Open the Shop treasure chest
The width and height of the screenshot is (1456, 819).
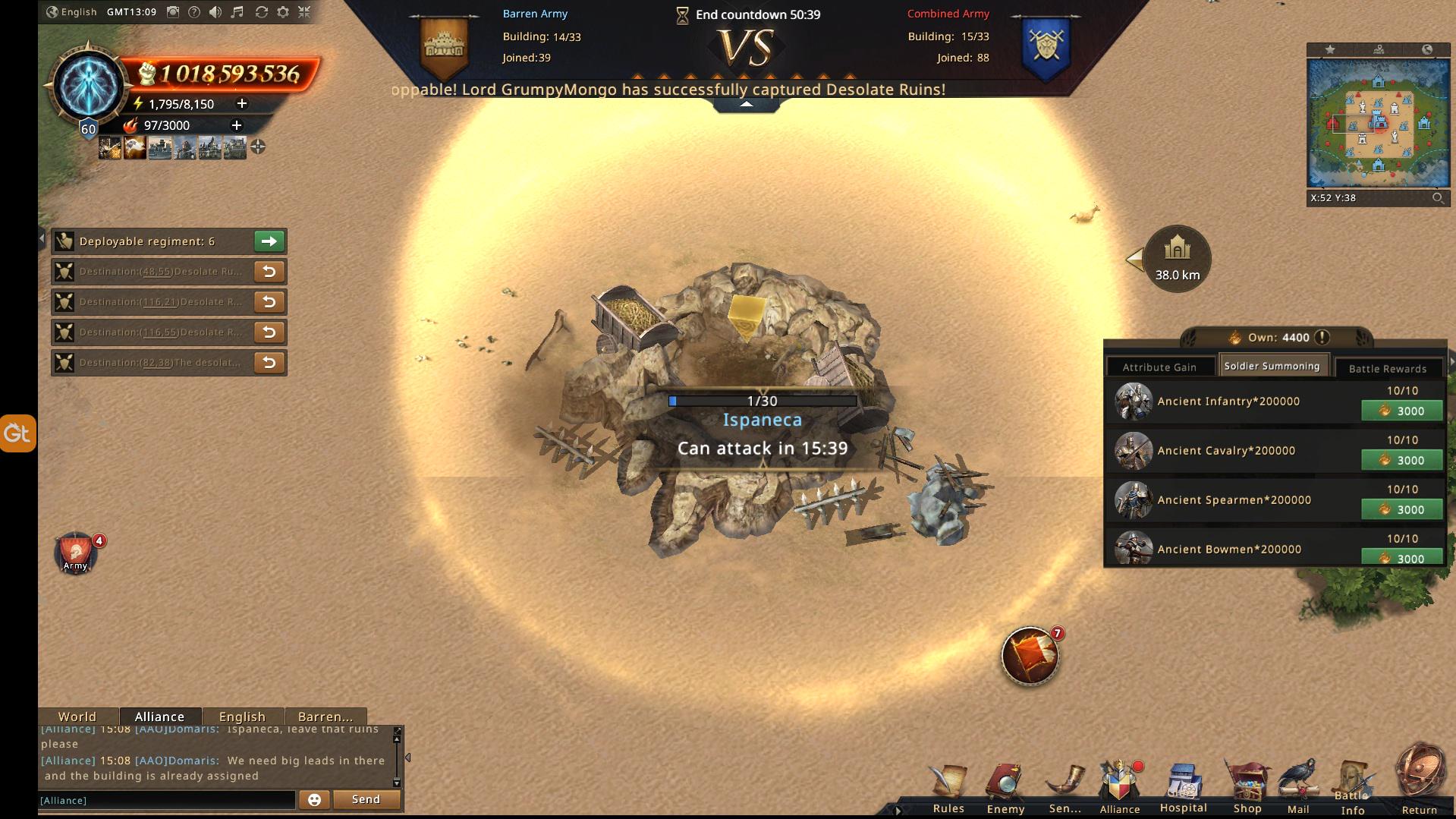(x=1247, y=786)
